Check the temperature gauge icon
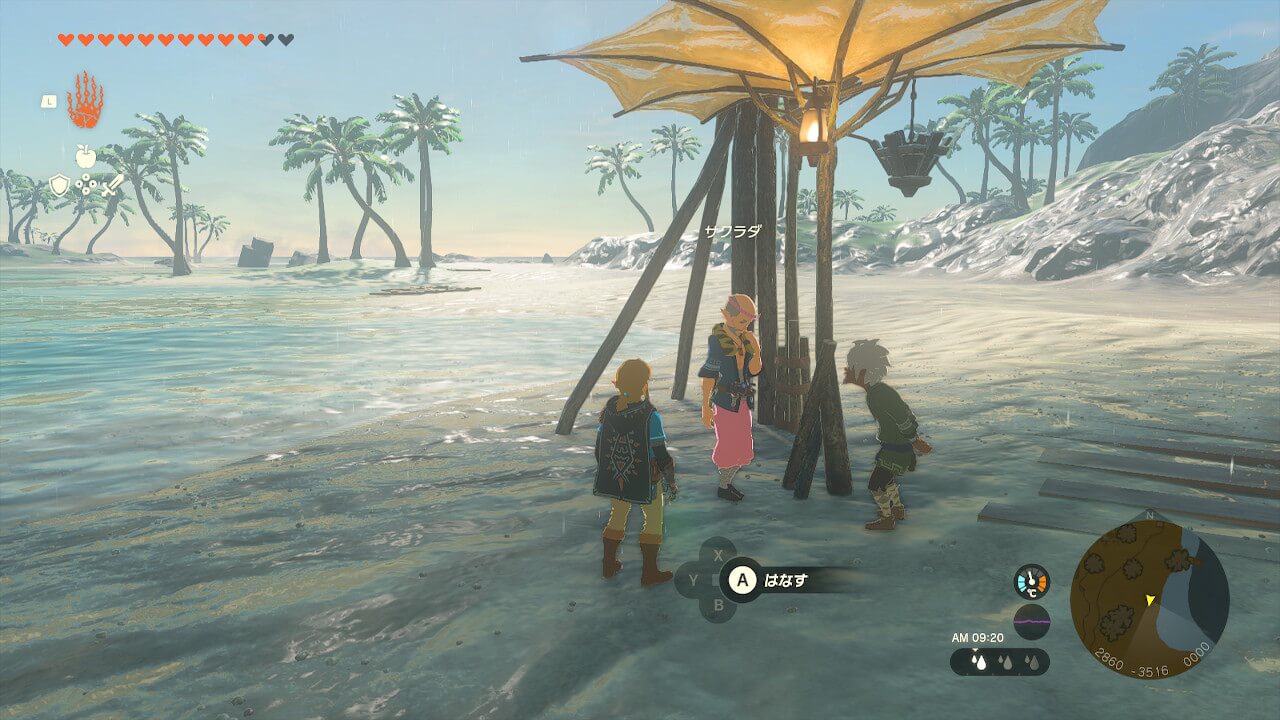The height and width of the screenshot is (720, 1280). point(1032,582)
